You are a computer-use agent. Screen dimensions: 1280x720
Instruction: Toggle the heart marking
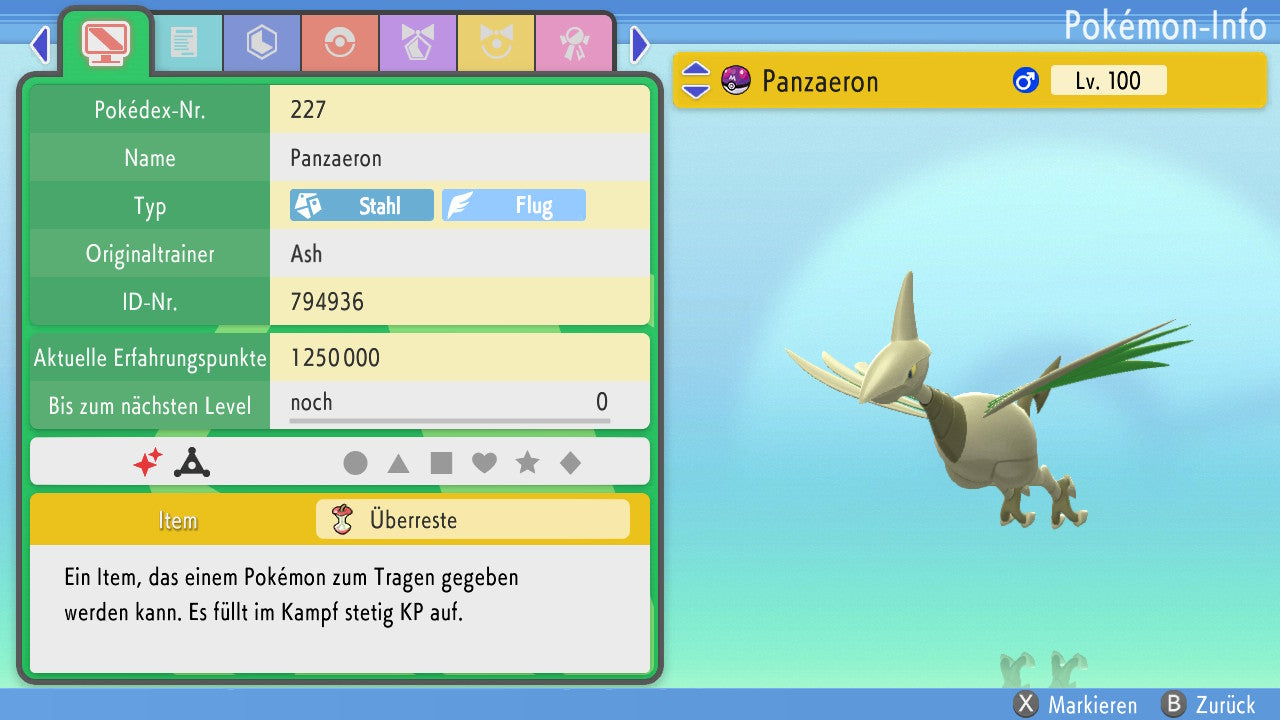coord(484,463)
